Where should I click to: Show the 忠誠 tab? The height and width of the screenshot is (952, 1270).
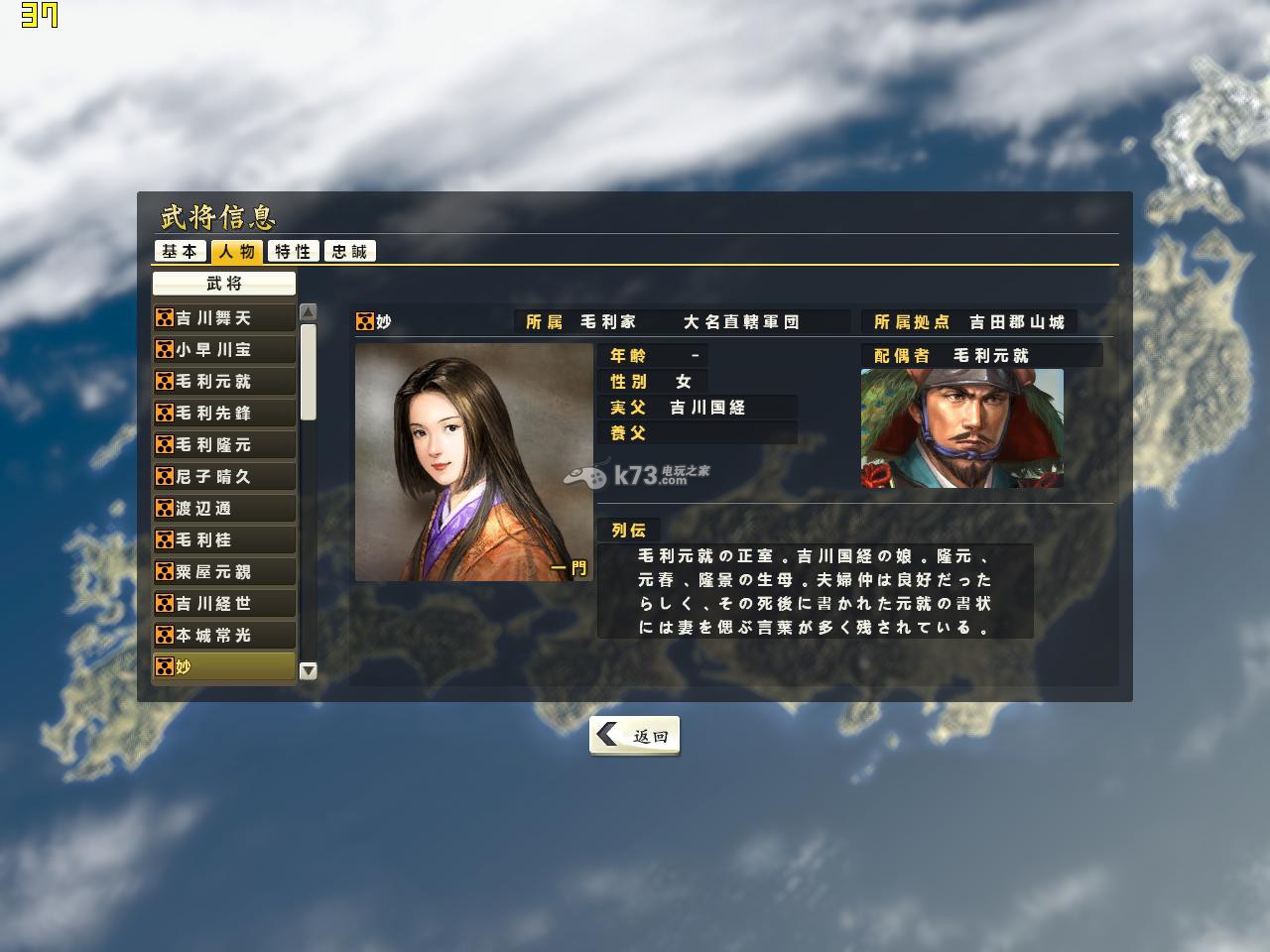click(350, 252)
